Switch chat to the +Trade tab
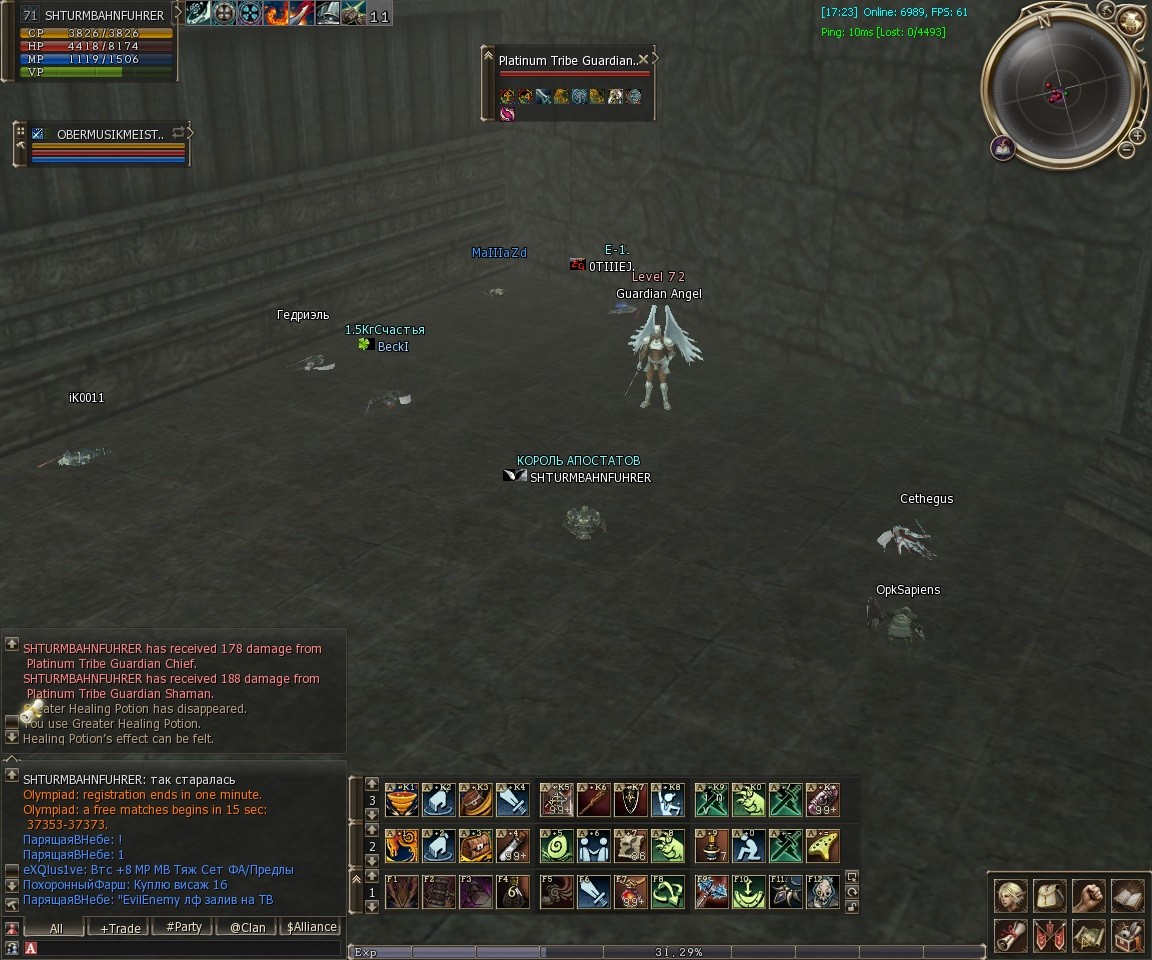The width and height of the screenshot is (1152, 960). click(120, 927)
